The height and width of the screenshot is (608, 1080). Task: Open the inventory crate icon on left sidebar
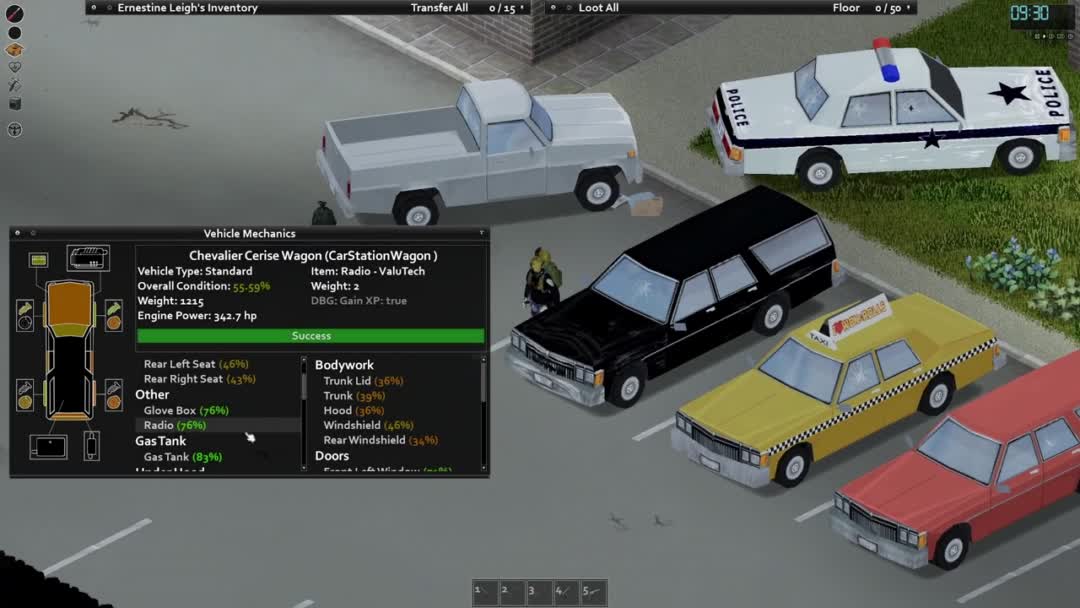pyautogui.click(x=15, y=50)
